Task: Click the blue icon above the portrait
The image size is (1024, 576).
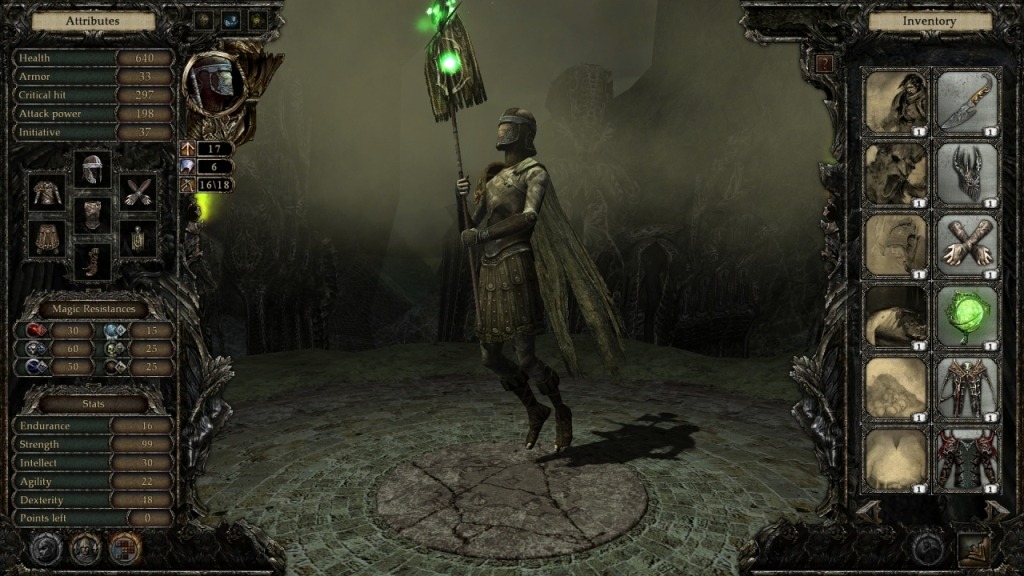Action: (x=230, y=20)
